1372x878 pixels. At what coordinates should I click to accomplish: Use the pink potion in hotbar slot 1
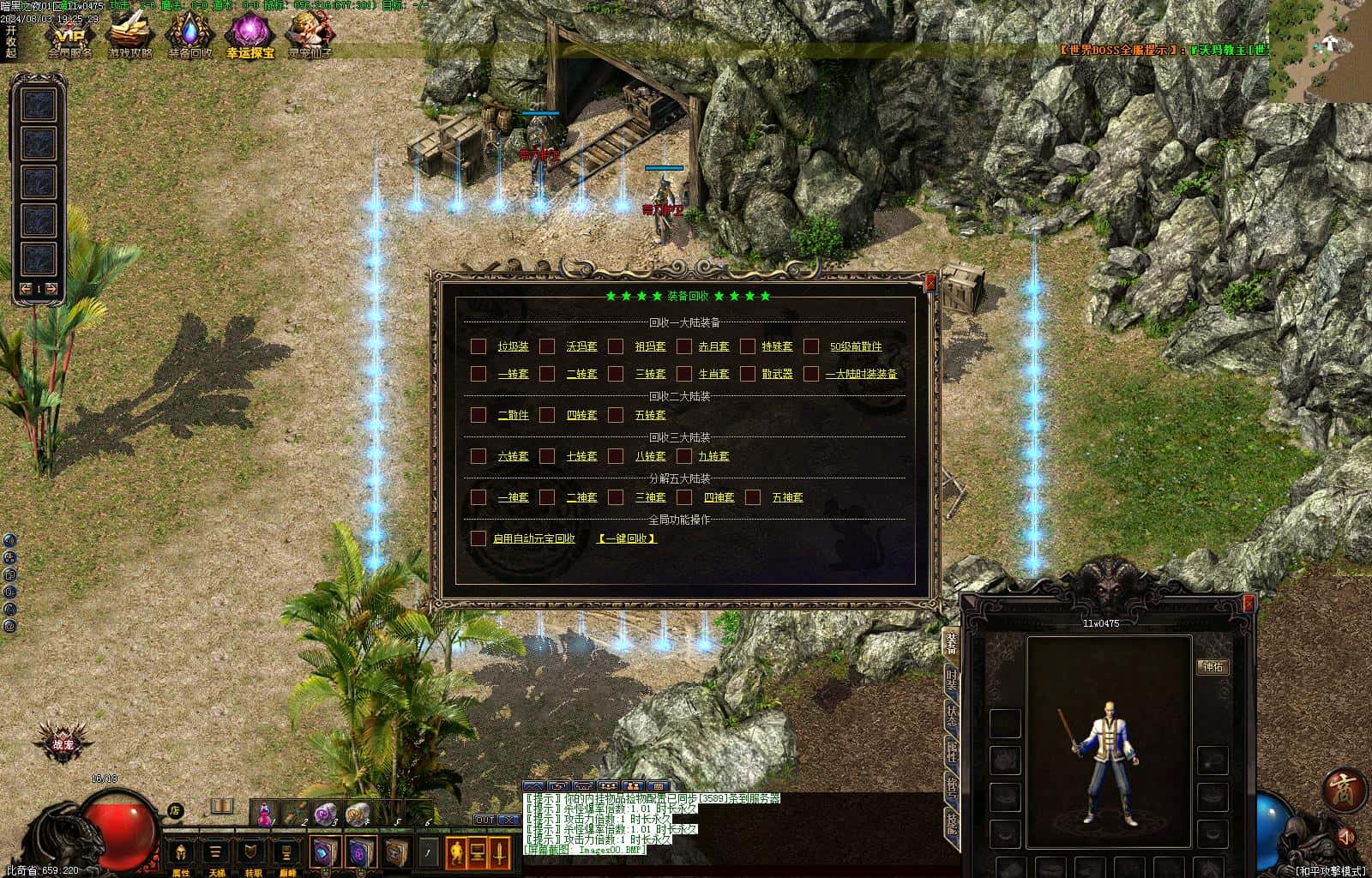pos(266,813)
